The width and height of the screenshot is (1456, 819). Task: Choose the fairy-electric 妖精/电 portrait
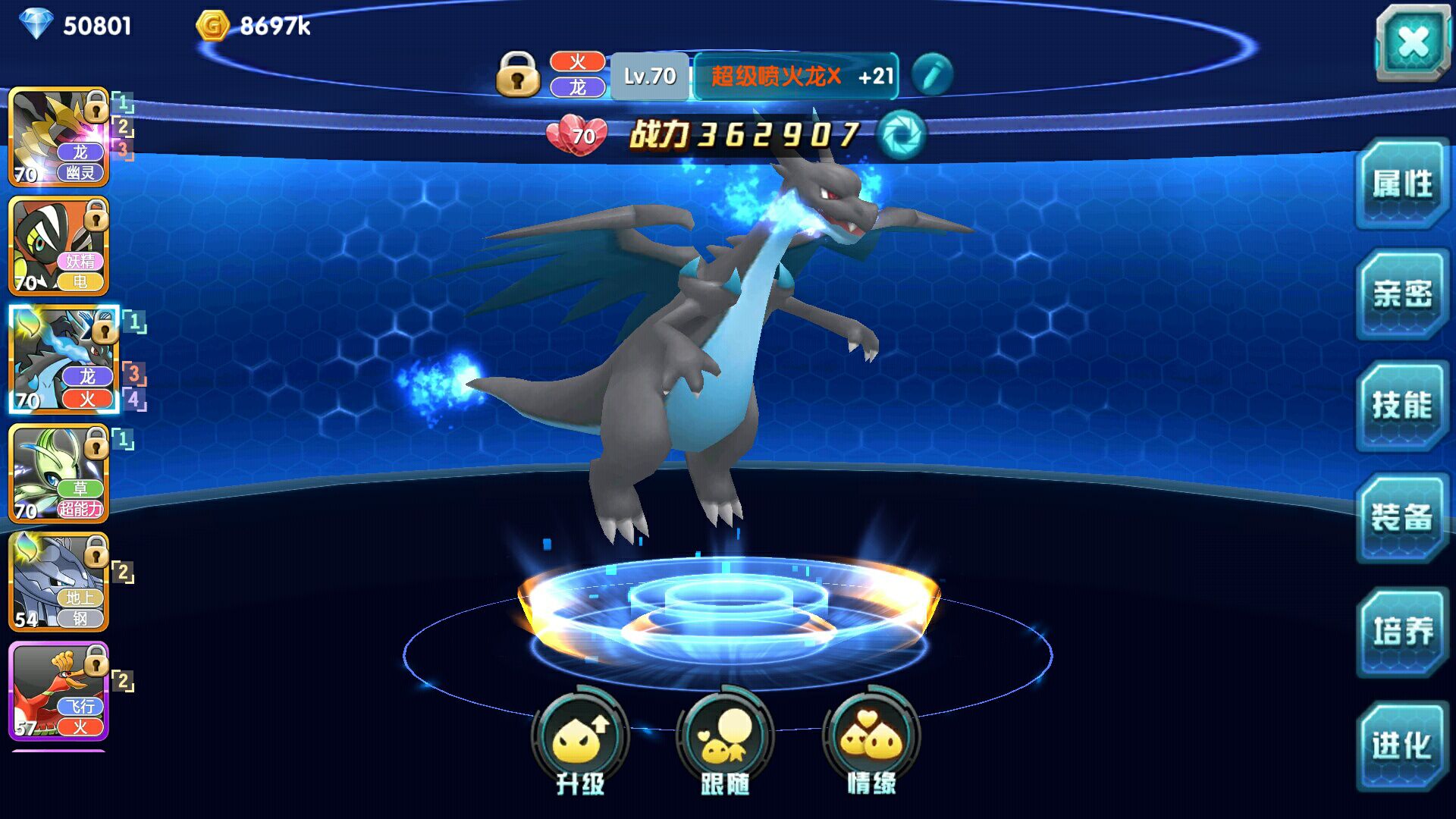coord(59,246)
